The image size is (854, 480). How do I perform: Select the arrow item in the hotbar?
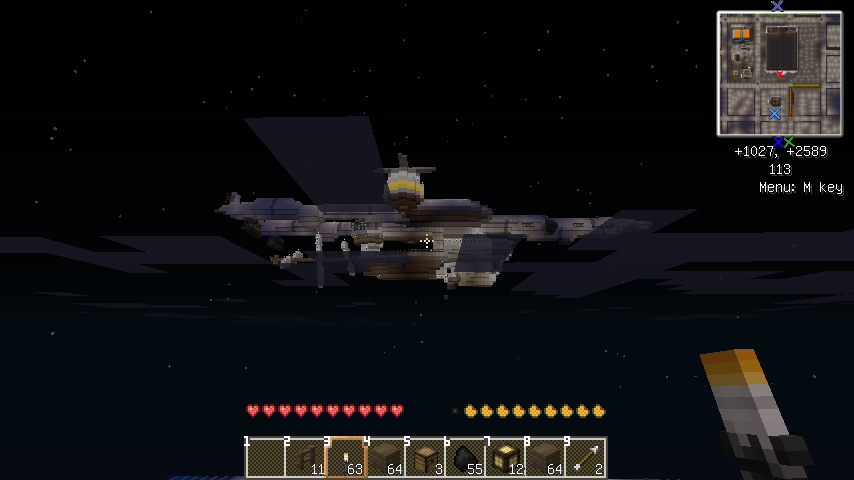point(585,458)
